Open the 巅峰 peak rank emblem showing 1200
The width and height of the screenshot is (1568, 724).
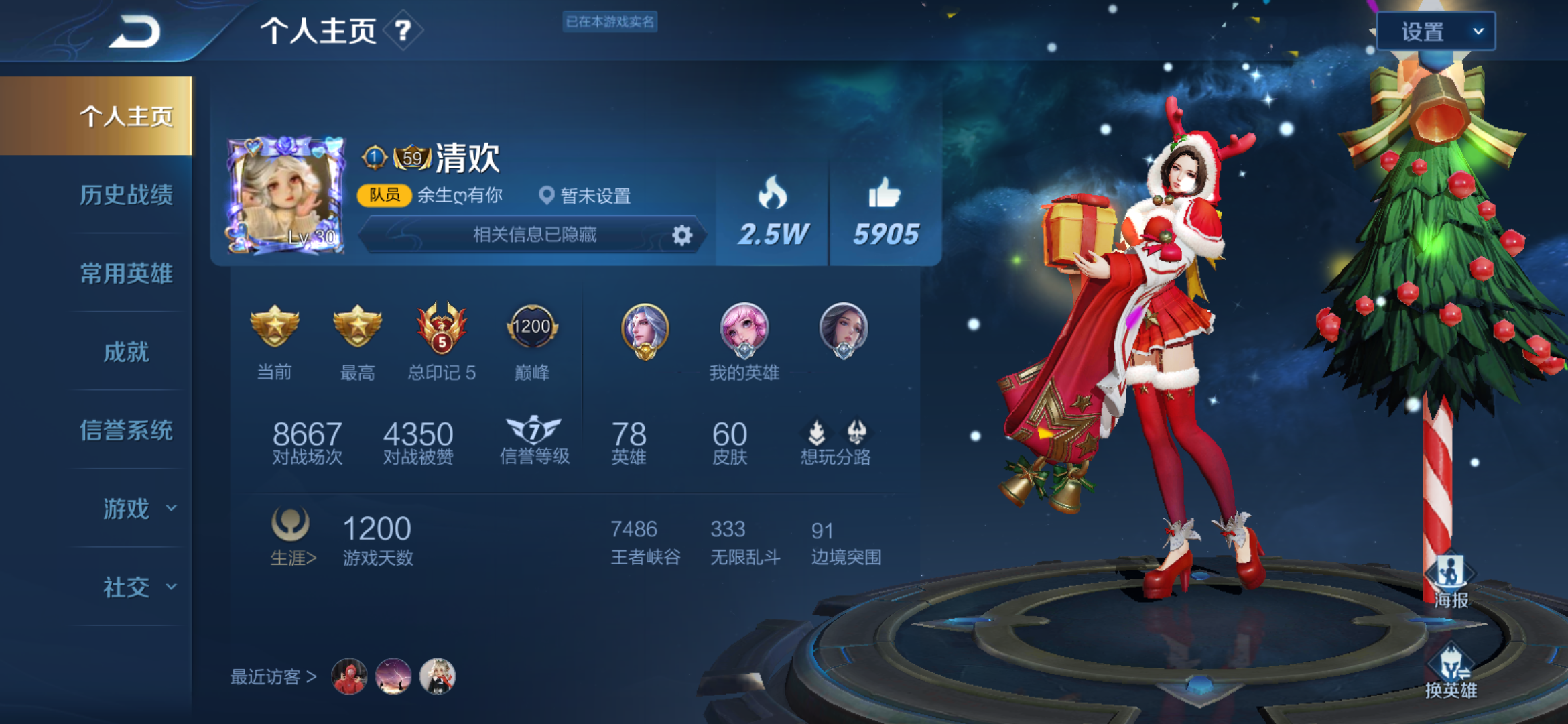[x=533, y=328]
